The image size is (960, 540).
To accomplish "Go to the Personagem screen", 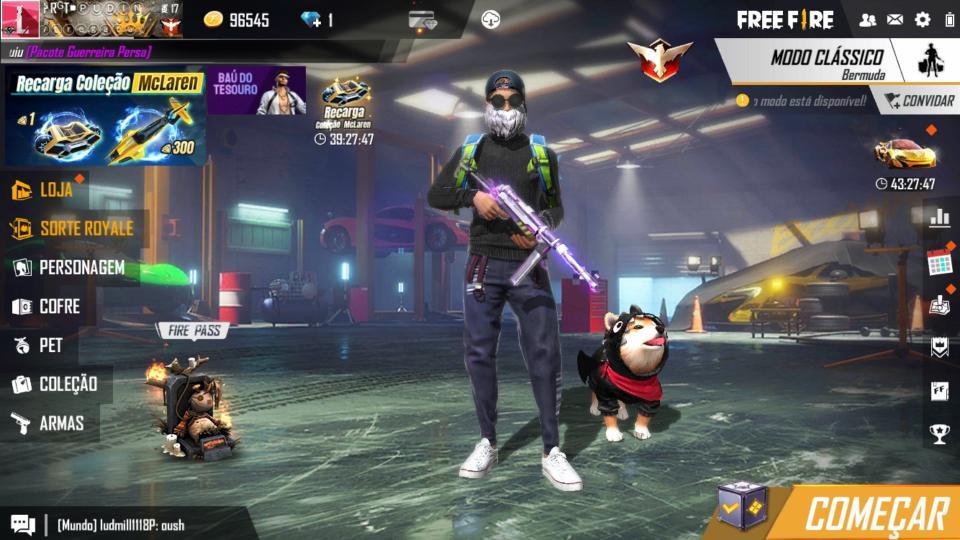I will (68, 268).
